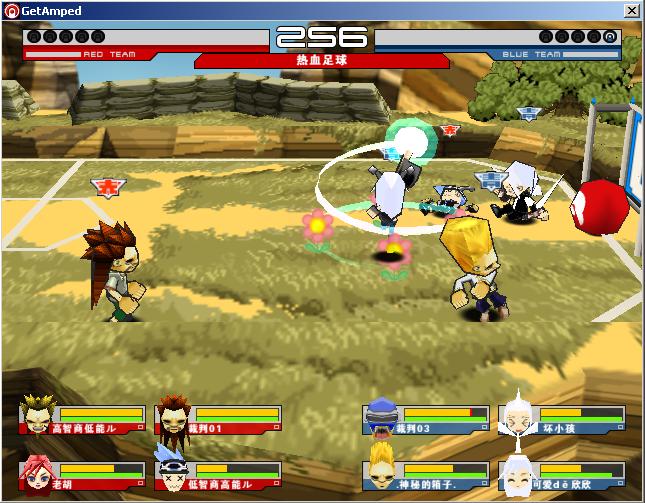Click the GetAmped title bar icon
Image resolution: width=645 pixels, height=503 pixels.
(x=11, y=10)
